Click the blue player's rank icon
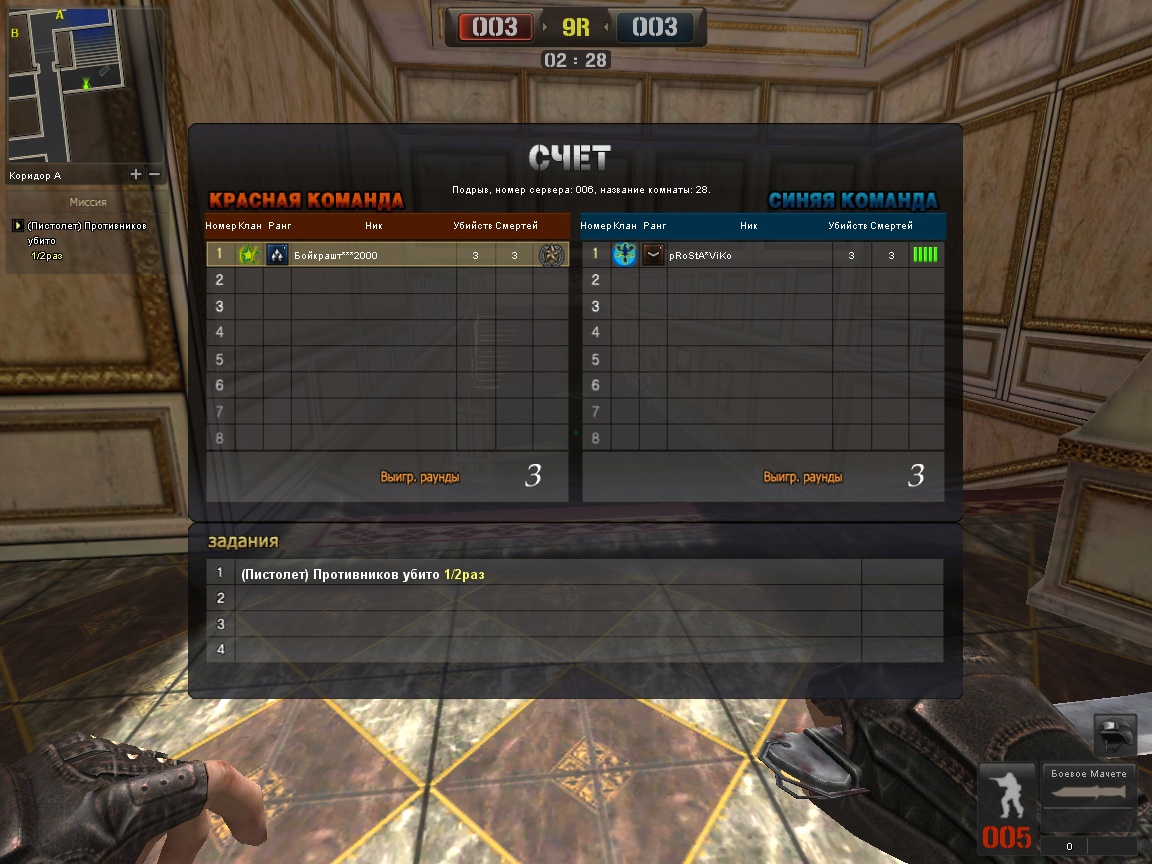The width and height of the screenshot is (1152, 864). click(x=653, y=255)
